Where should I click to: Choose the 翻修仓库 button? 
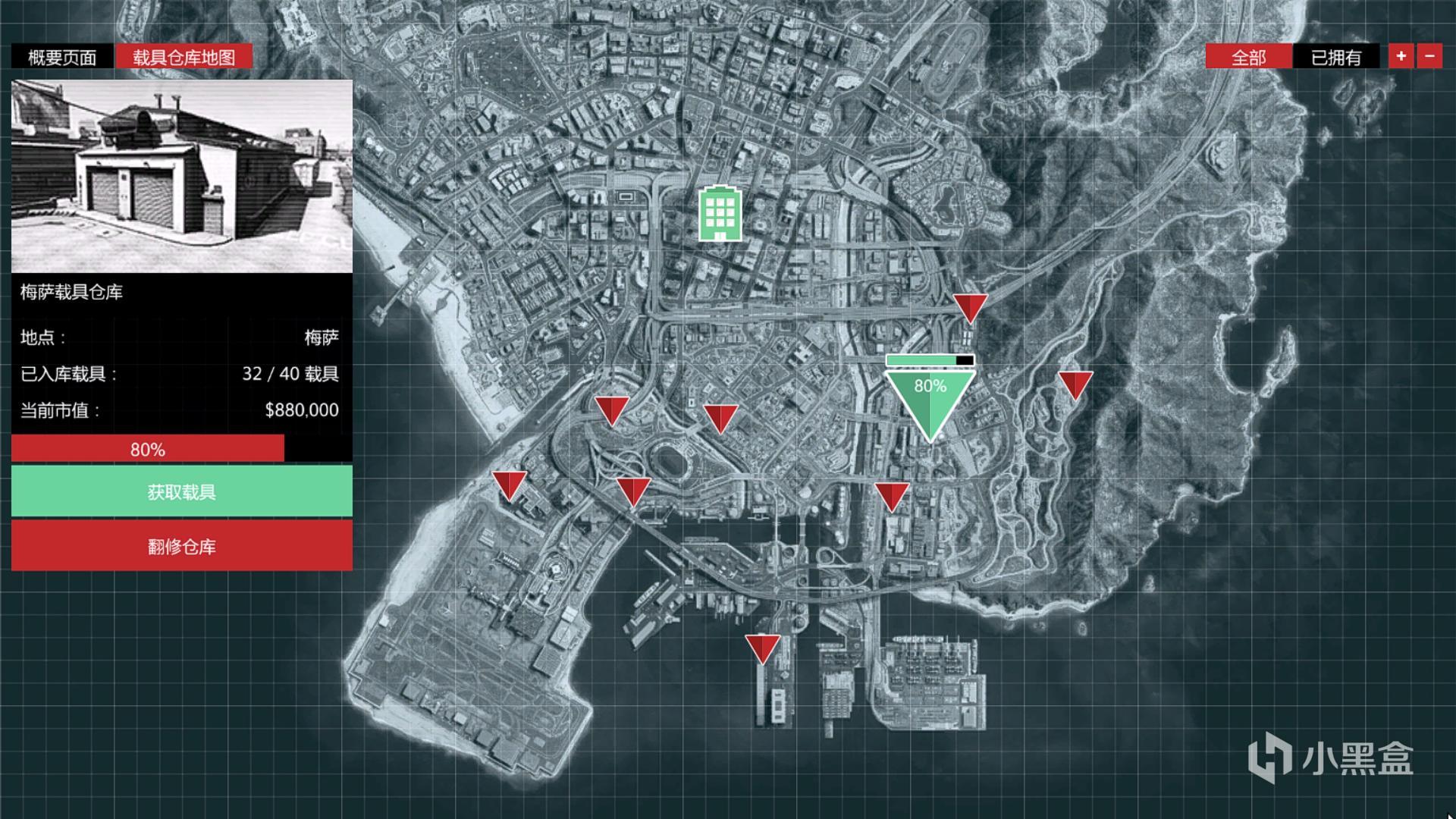point(182,546)
